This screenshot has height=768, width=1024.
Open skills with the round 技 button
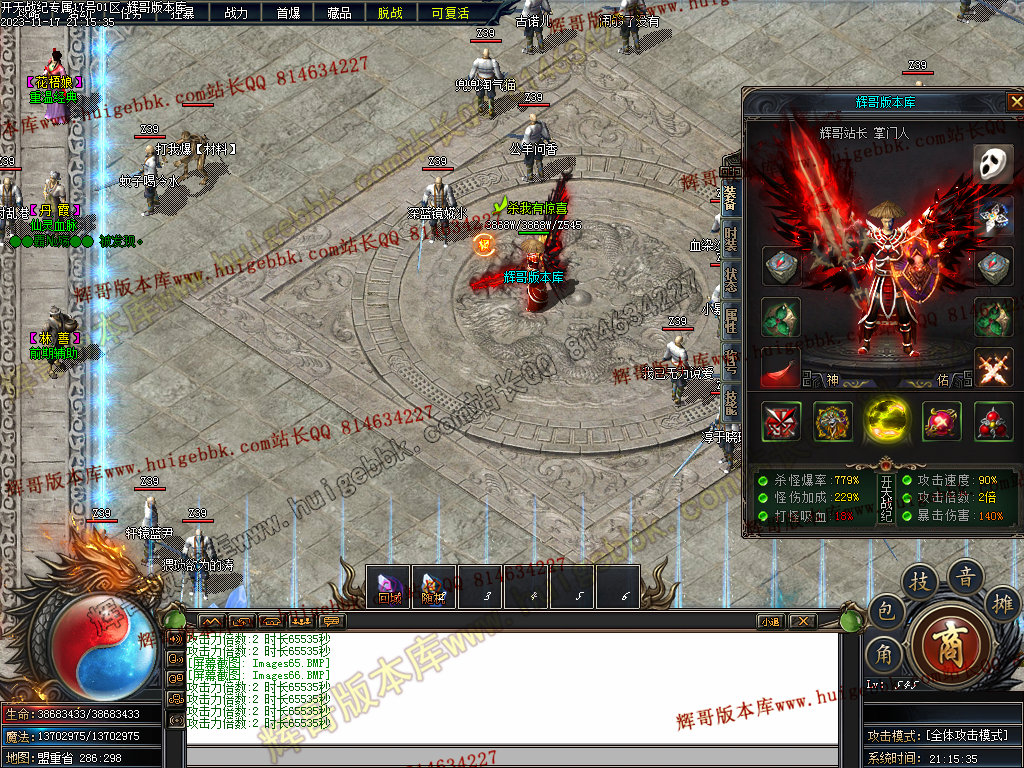(919, 581)
